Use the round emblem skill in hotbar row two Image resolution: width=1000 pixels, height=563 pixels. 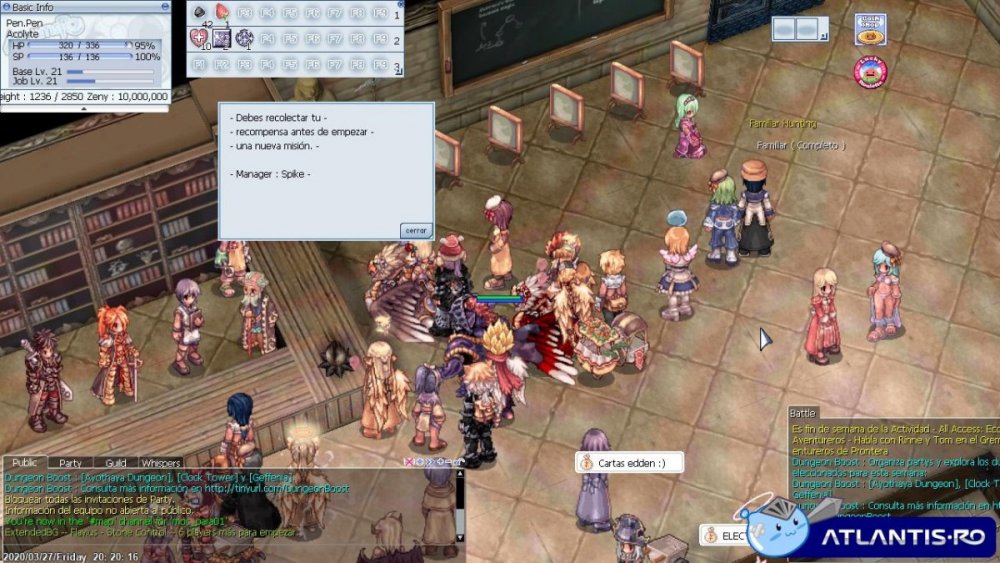tap(245, 38)
